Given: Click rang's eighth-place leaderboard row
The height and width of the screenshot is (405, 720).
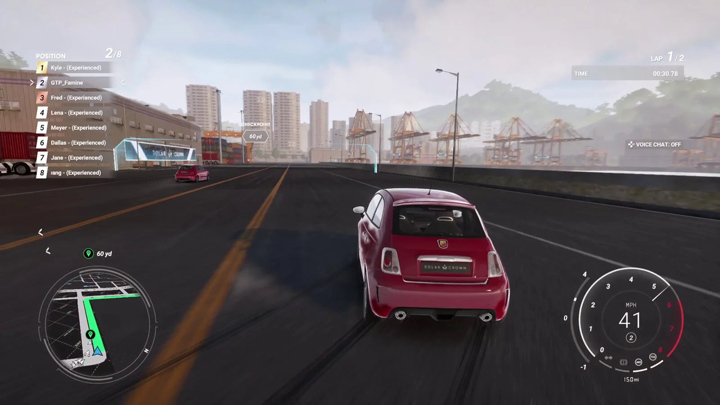Looking at the screenshot, I should click(76, 173).
